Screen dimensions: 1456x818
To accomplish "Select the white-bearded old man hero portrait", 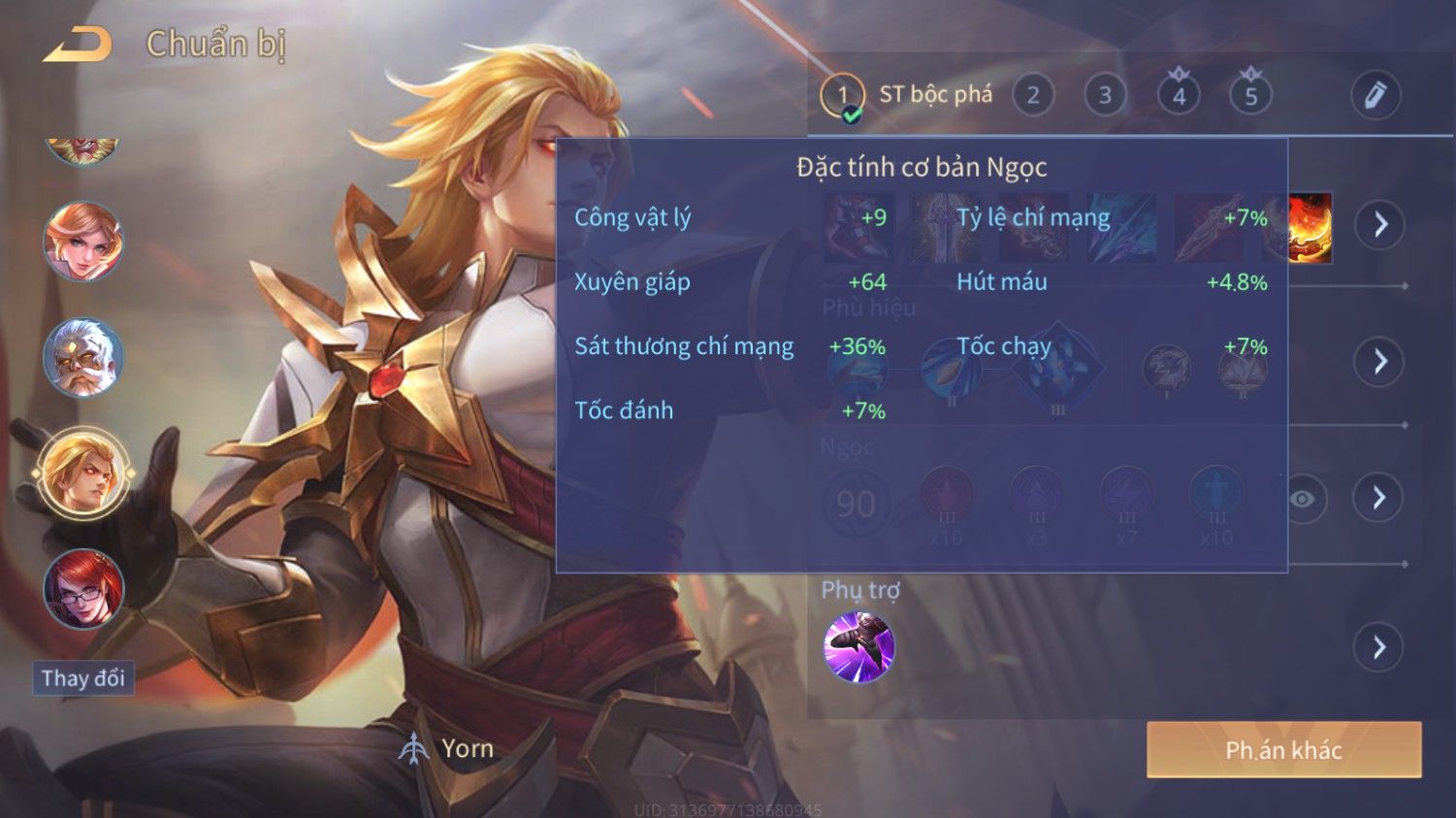I will tap(83, 357).
